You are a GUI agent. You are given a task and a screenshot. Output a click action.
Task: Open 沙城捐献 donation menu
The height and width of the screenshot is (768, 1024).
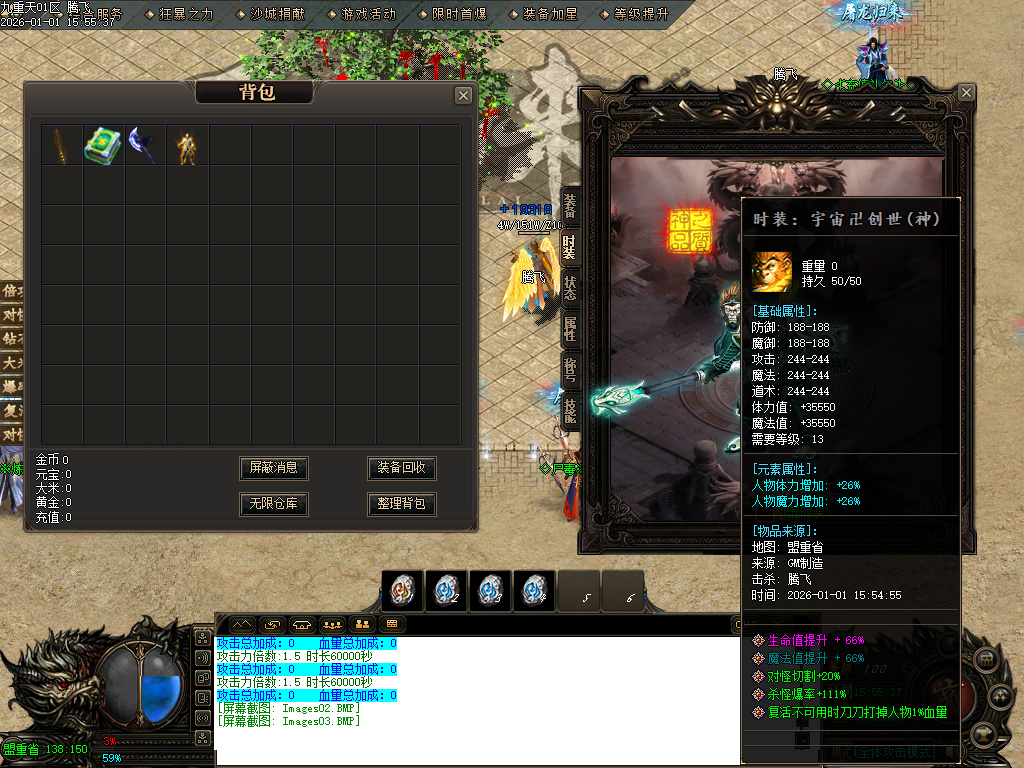click(277, 14)
